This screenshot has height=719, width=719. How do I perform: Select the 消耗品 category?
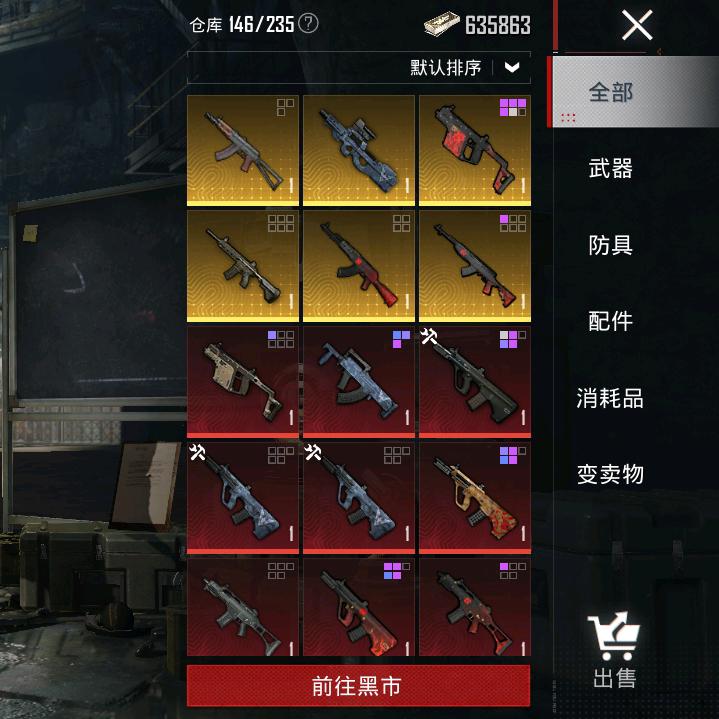tap(610, 398)
